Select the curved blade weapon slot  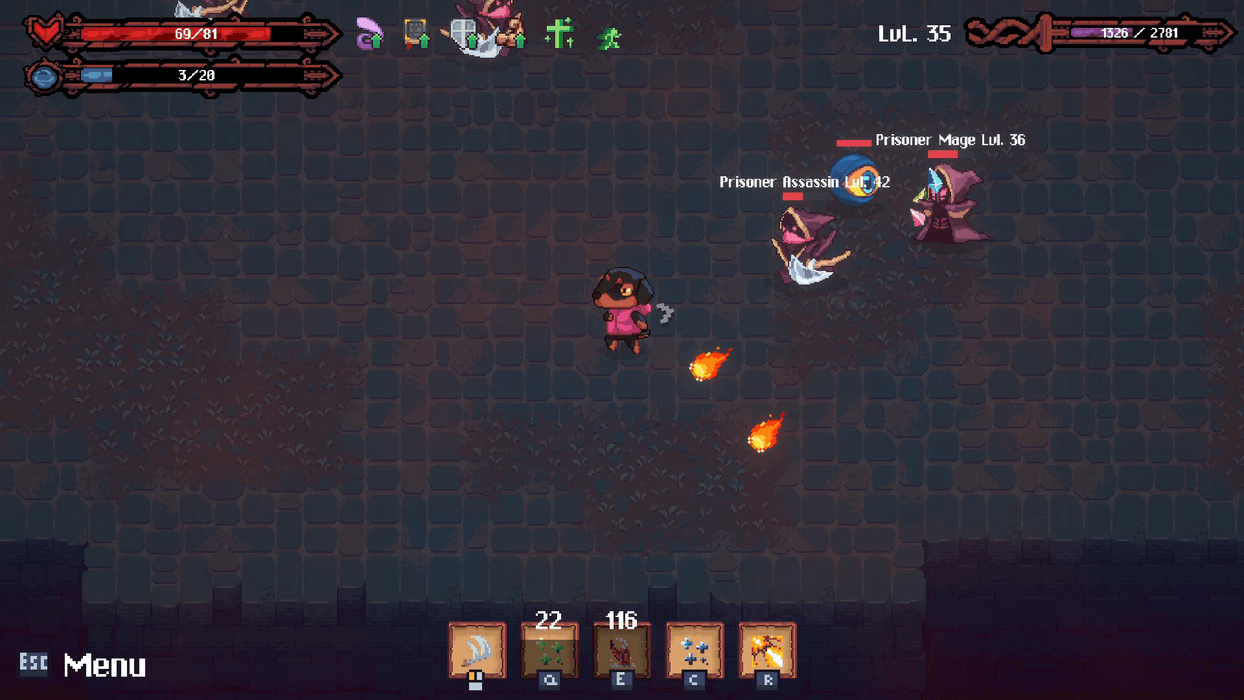[x=476, y=651]
